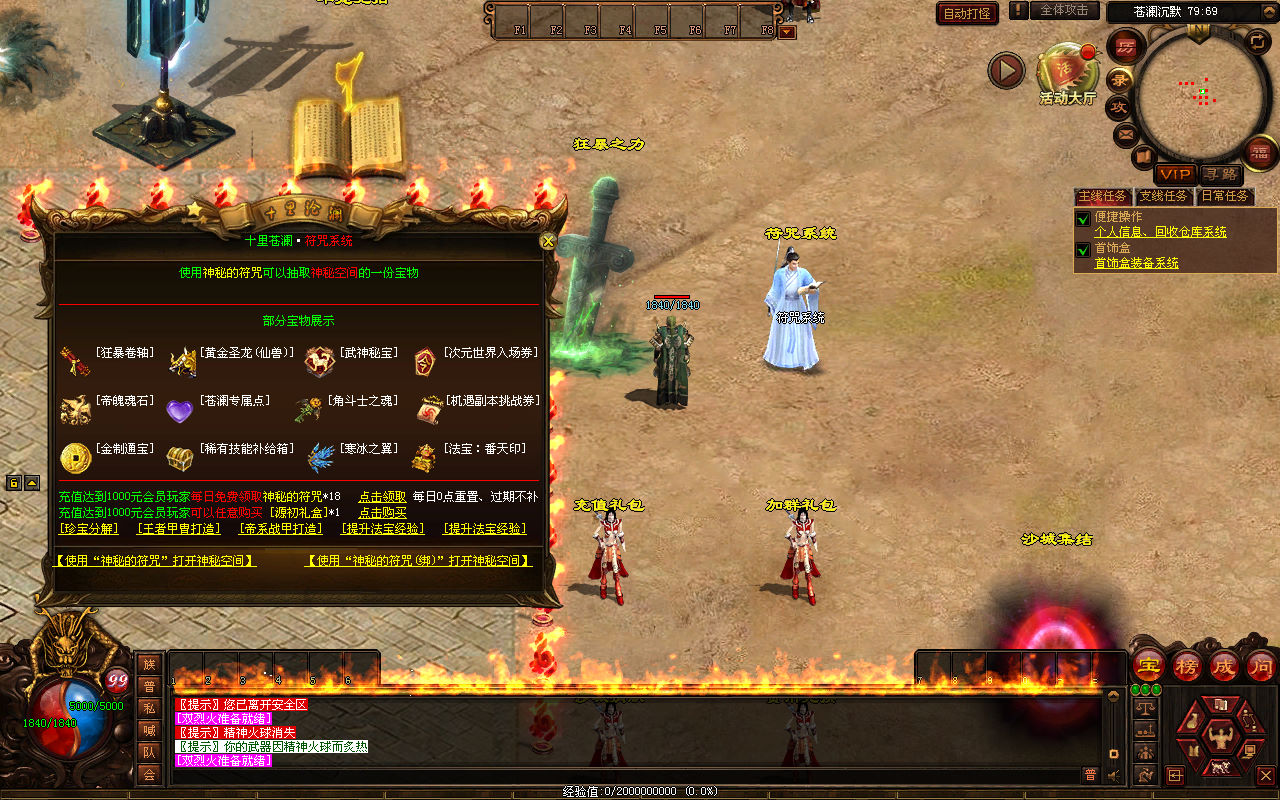Screen dimensions: 1280x800
Task: Open the 活动大厅 activity hall
Action: click(x=1067, y=75)
